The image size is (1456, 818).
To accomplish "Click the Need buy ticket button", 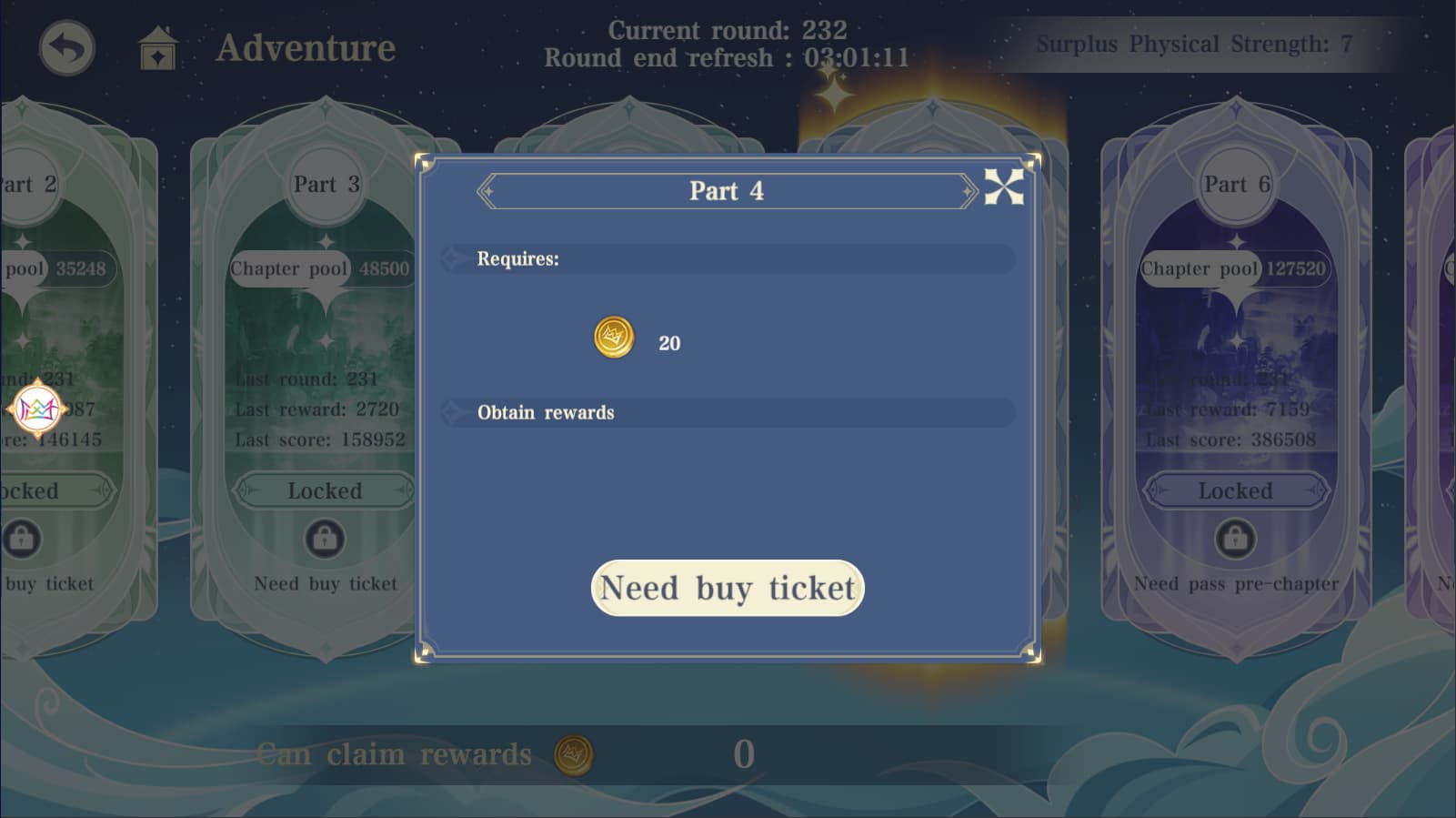I will coord(727,588).
